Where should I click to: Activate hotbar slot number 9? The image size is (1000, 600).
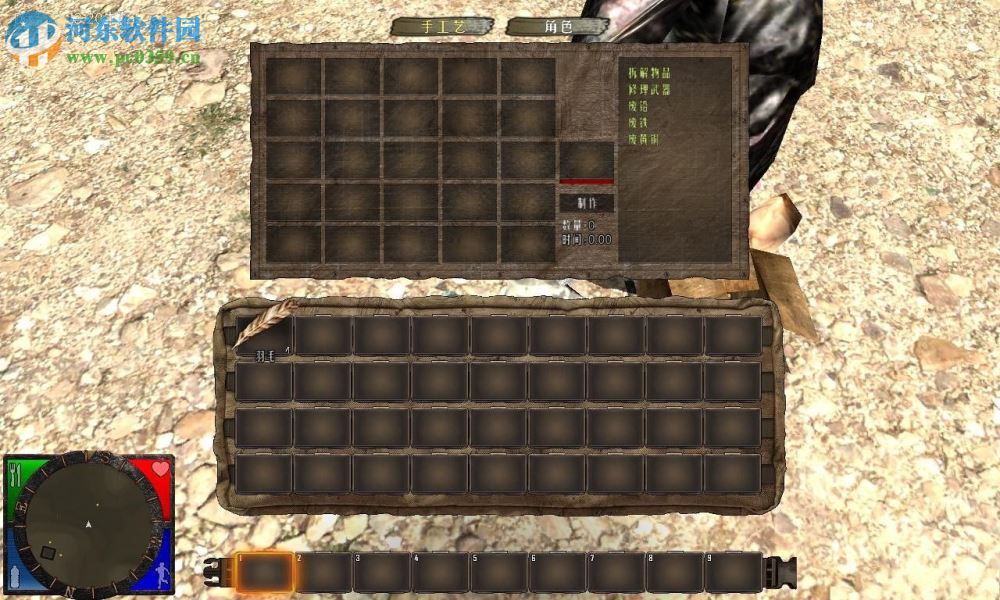tap(733, 572)
